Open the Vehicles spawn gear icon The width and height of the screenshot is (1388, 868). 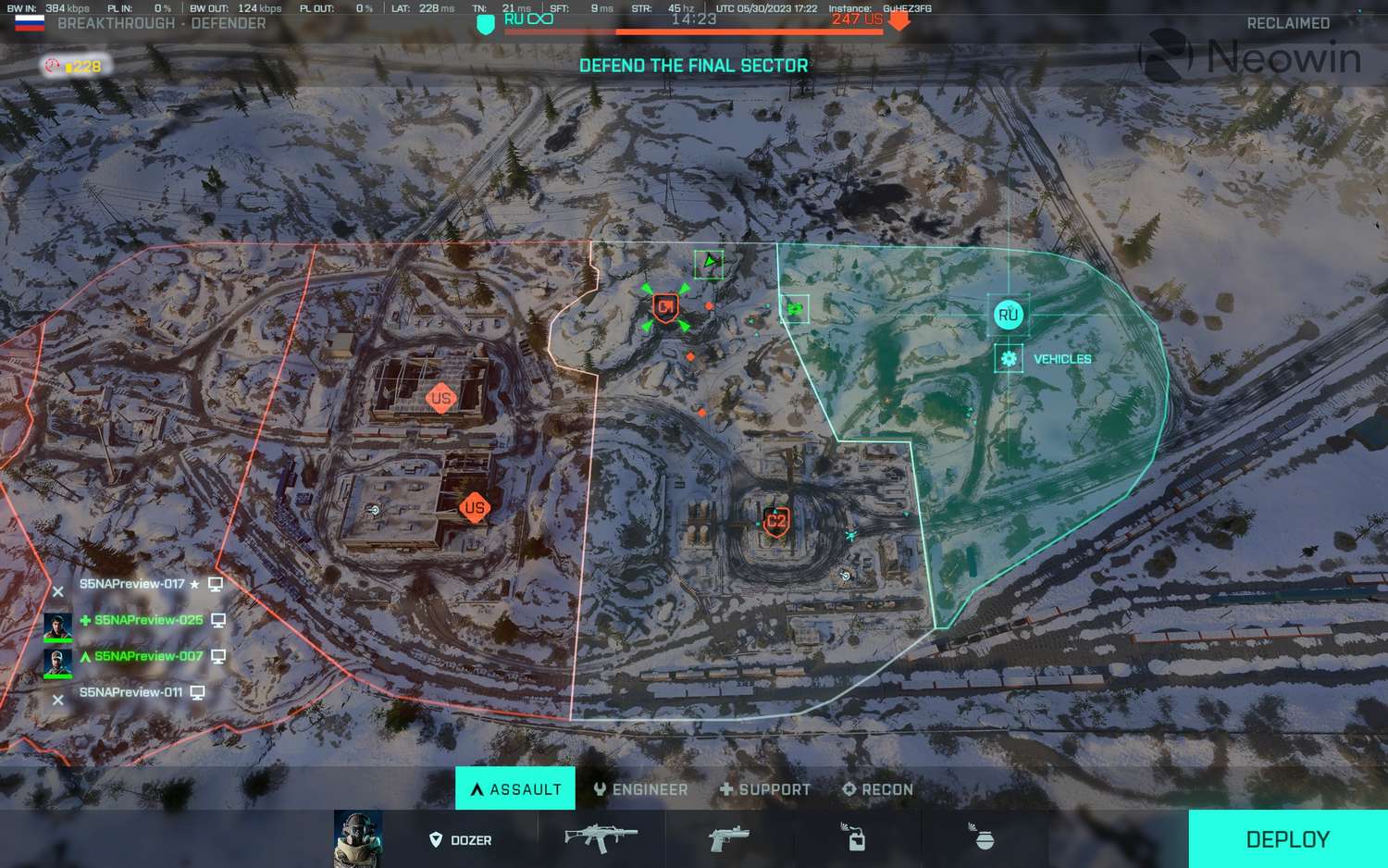pos(1009,358)
